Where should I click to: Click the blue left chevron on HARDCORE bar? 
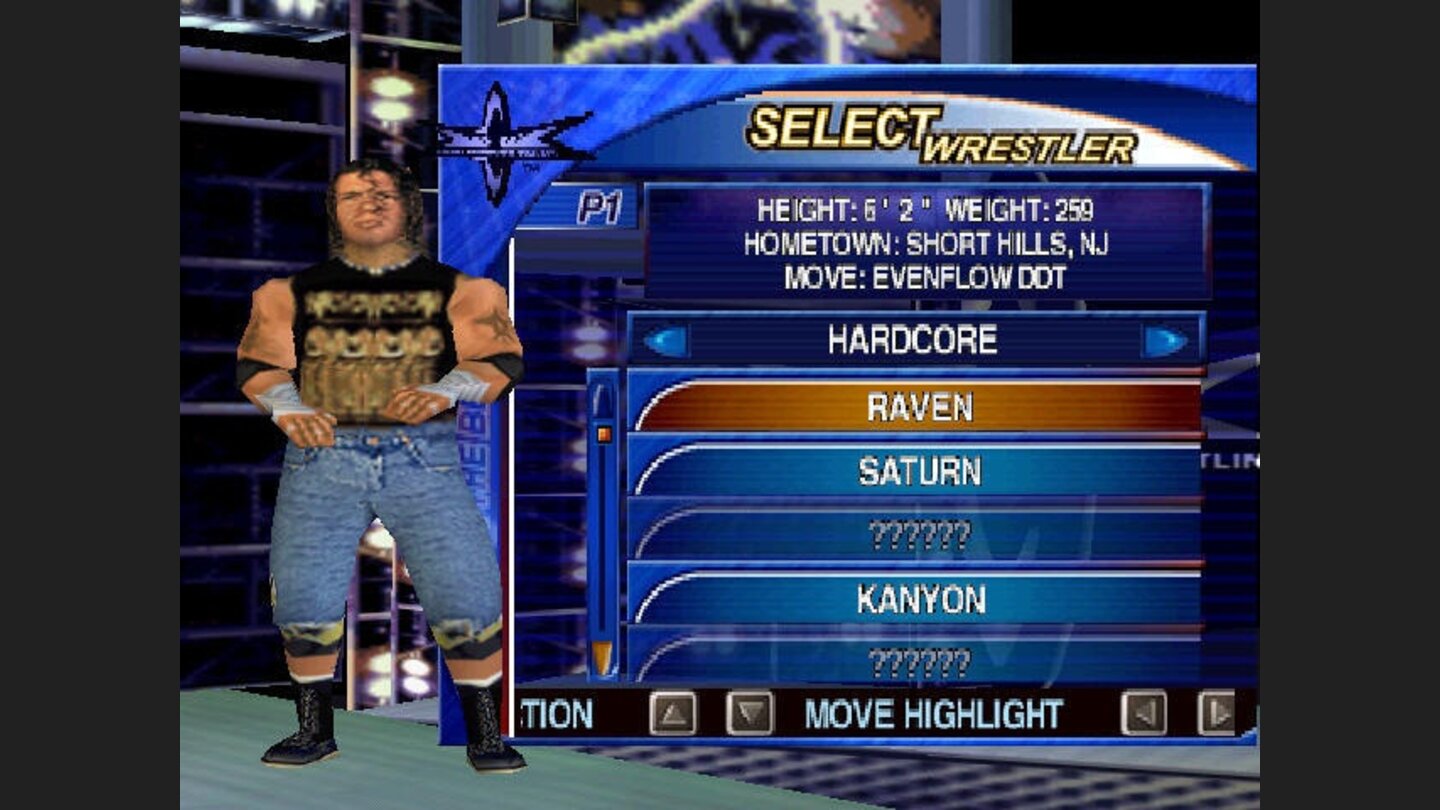[665, 340]
